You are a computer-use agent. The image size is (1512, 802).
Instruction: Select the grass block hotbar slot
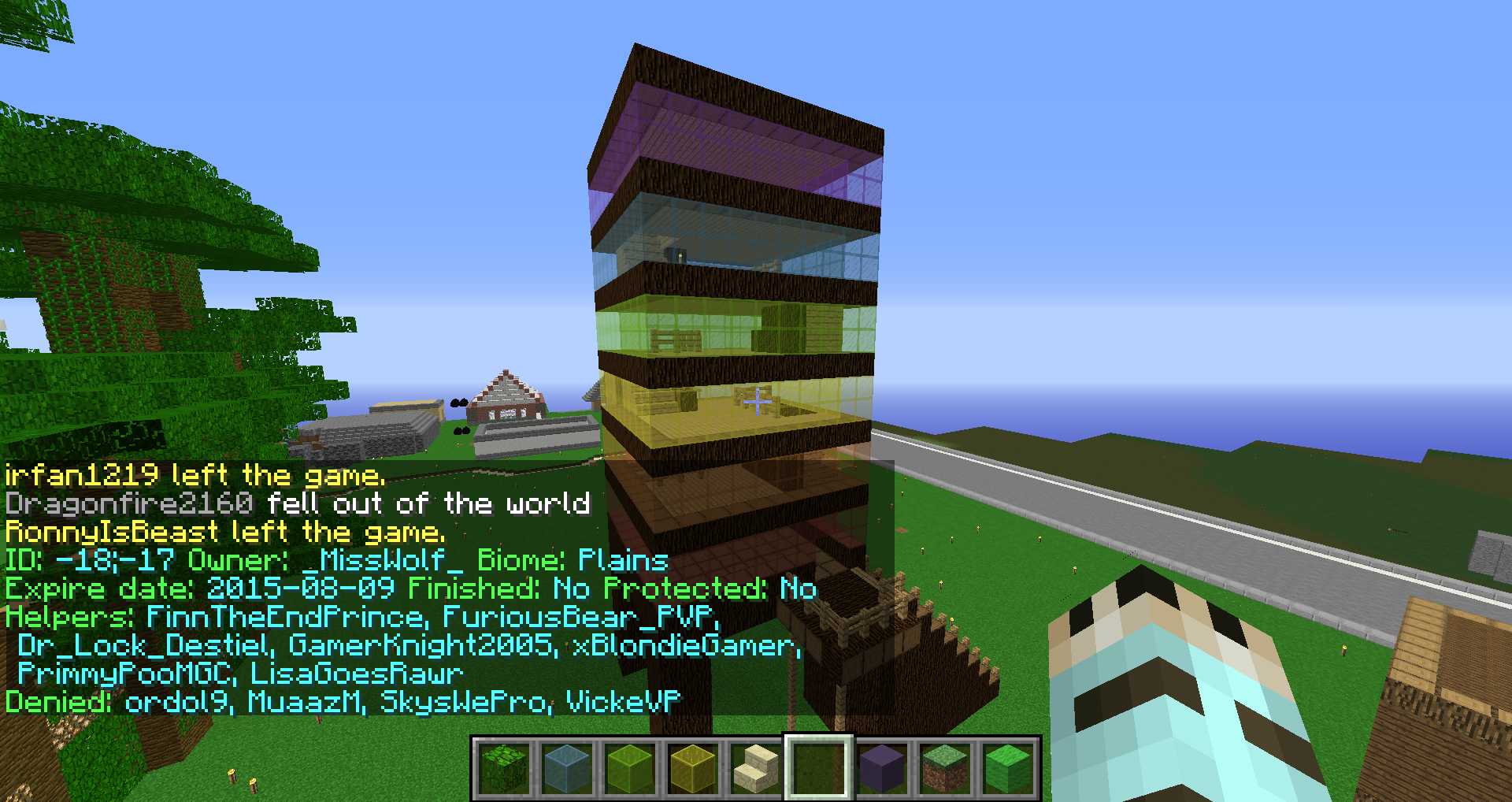coord(945,768)
